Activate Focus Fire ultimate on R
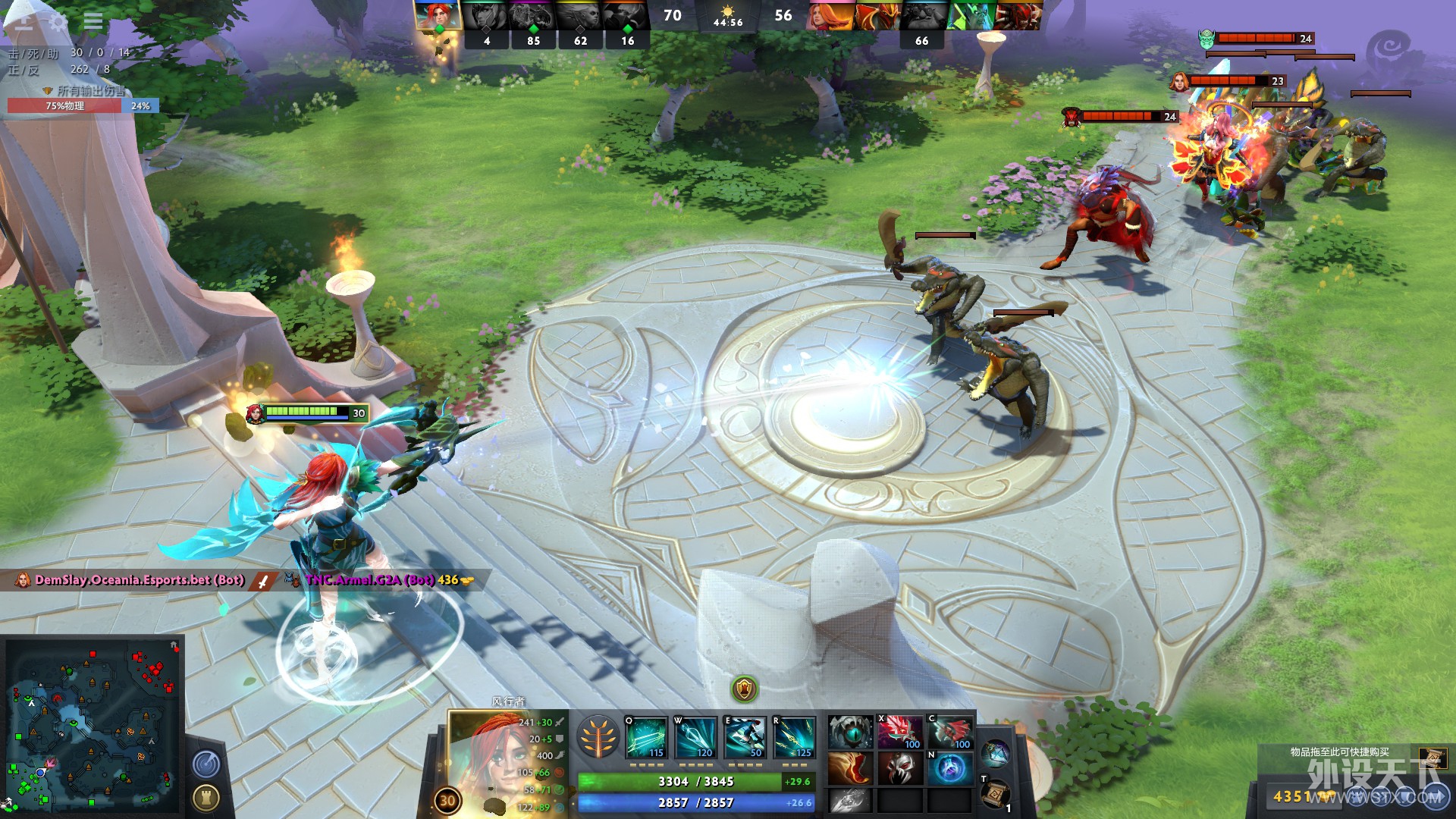 click(794, 737)
